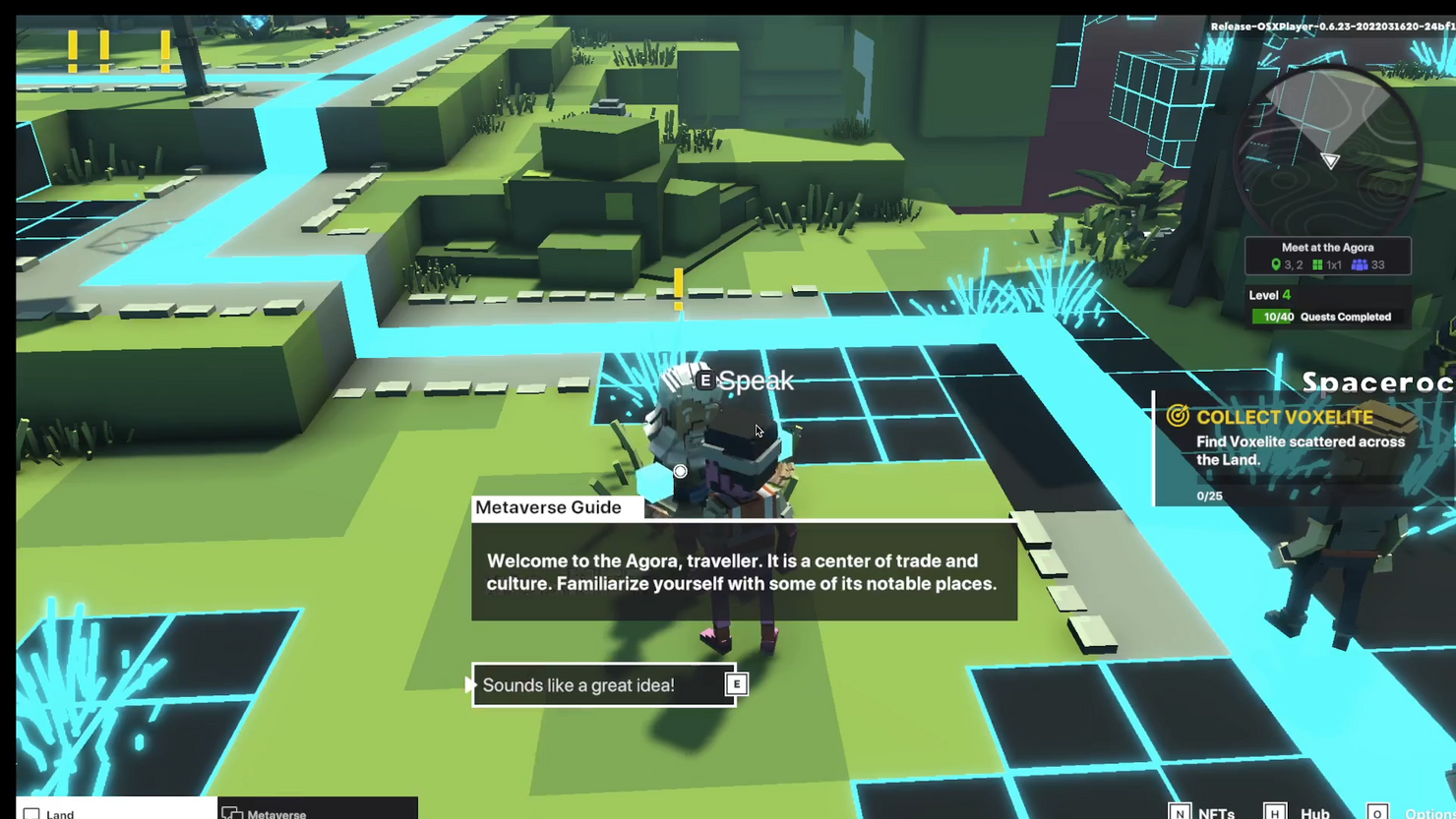This screenshot has height=819, width=1456.
Task: Click the 1x1 land size icon
Action: (1318, 263)
